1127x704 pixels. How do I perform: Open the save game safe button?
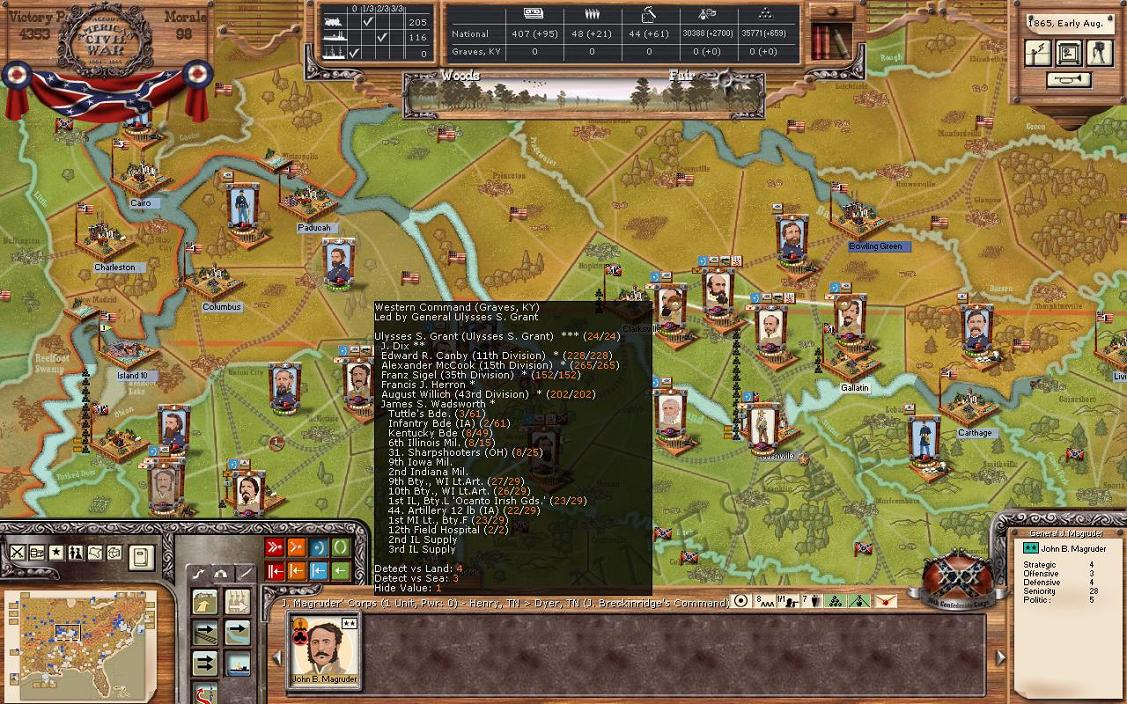tap(1068, 53)
